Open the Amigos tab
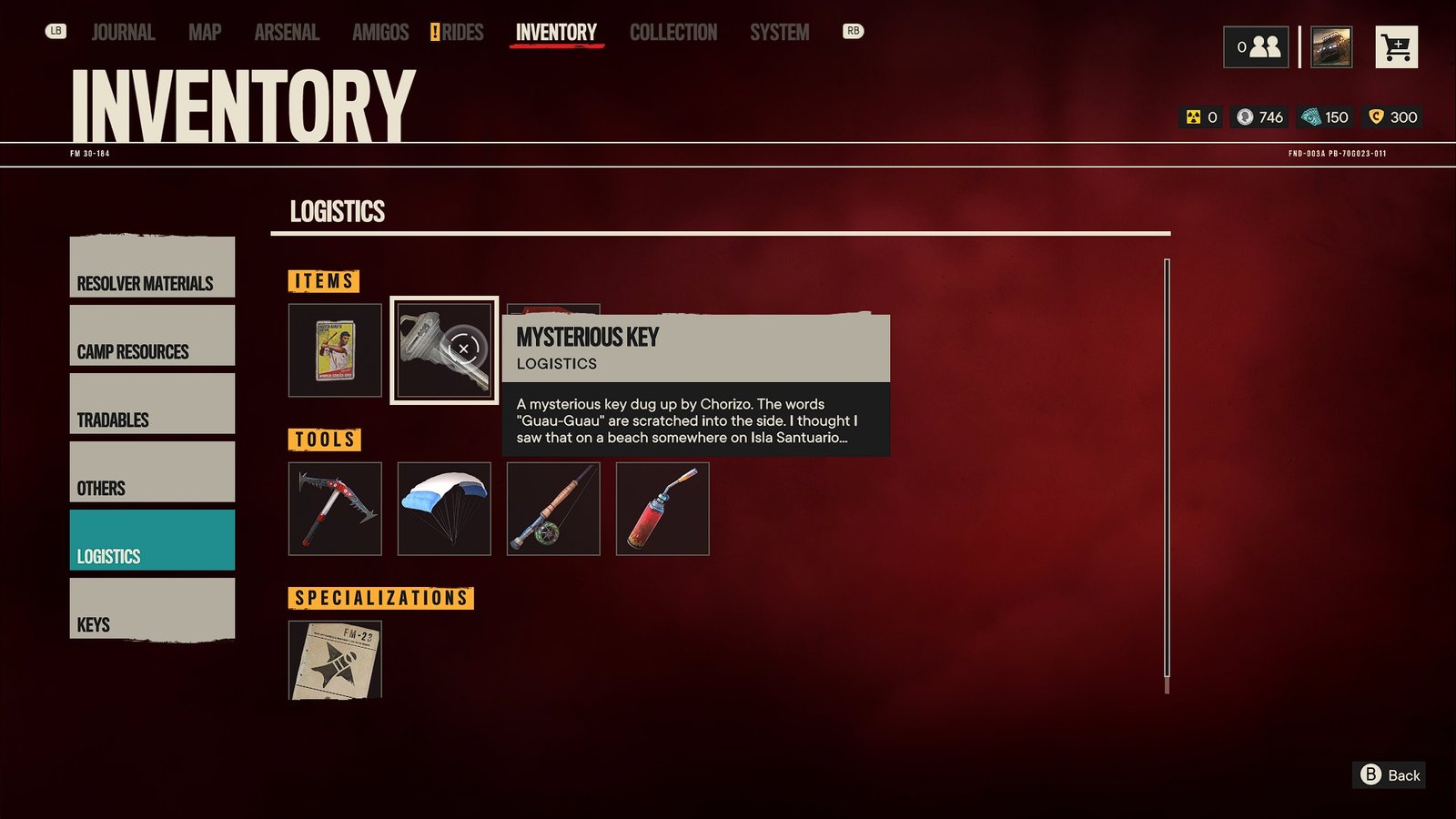The image size is (1456, 819). [x=380, y=33]
